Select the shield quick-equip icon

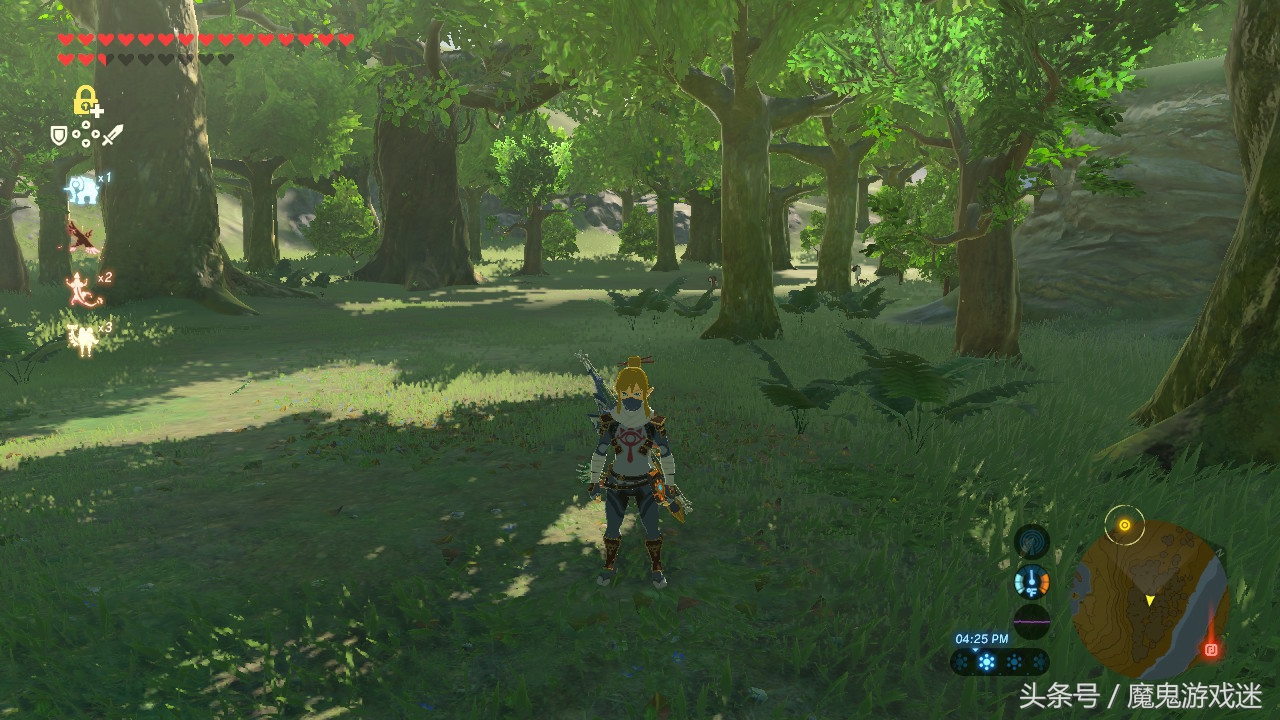tap(60, 133)
